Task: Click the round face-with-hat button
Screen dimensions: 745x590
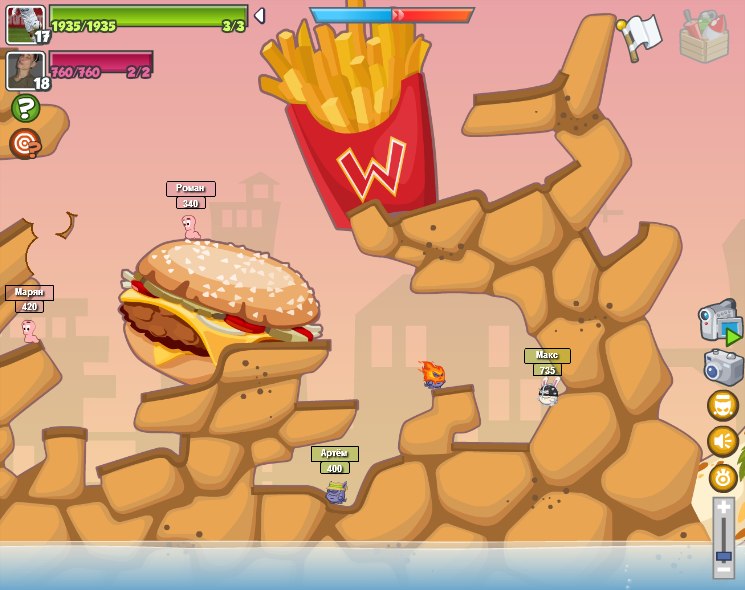Action: point(723,405)
